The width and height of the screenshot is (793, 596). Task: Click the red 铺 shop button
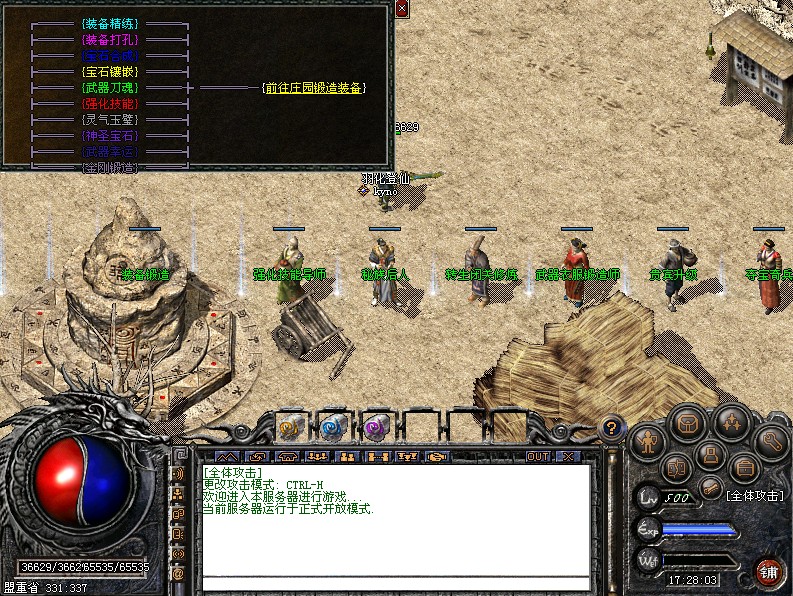pyautogui.click(x=769, y=572)
